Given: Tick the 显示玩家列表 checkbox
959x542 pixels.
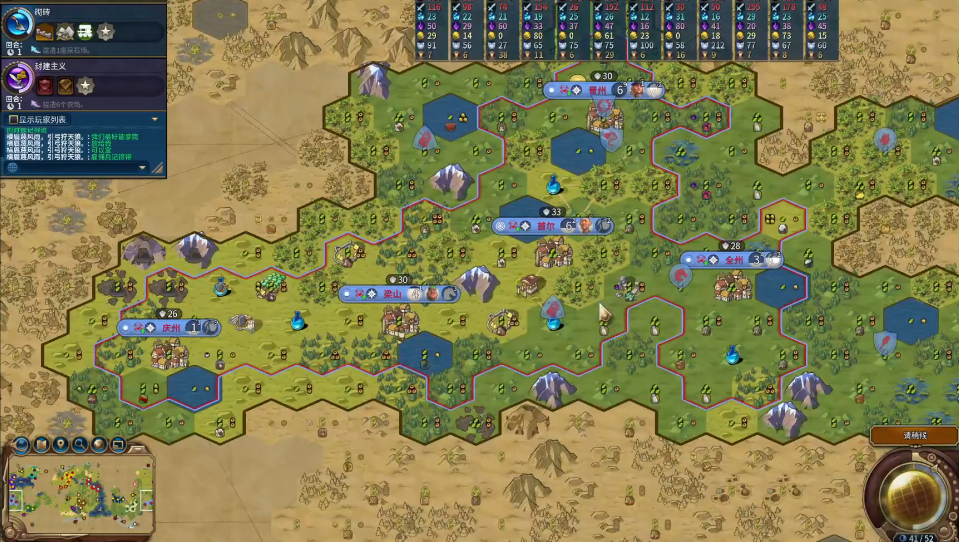Looking at the screenshot, I should click(x=13, y=119).
